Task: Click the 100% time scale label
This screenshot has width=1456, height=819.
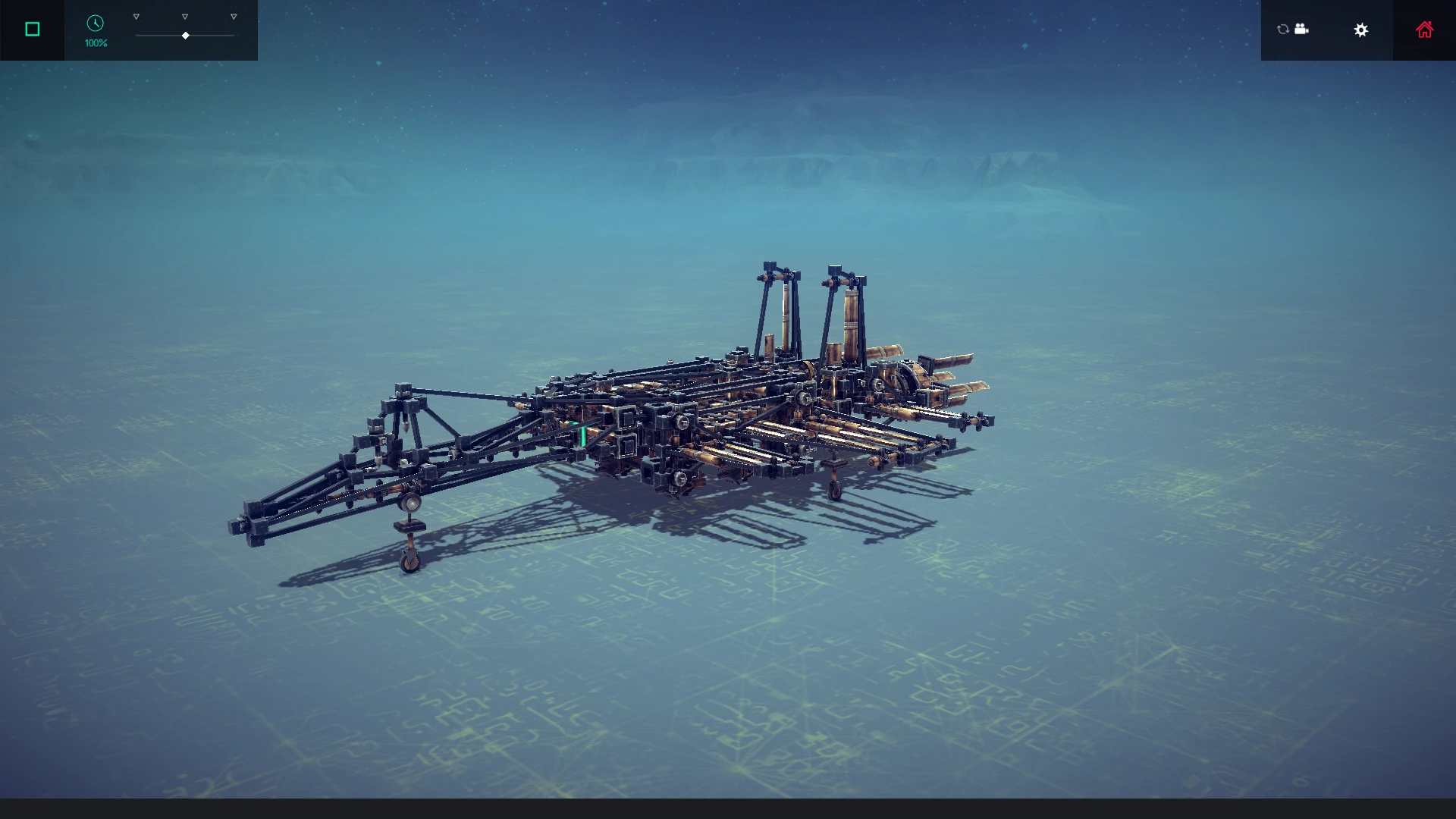Action: (95, 43)
